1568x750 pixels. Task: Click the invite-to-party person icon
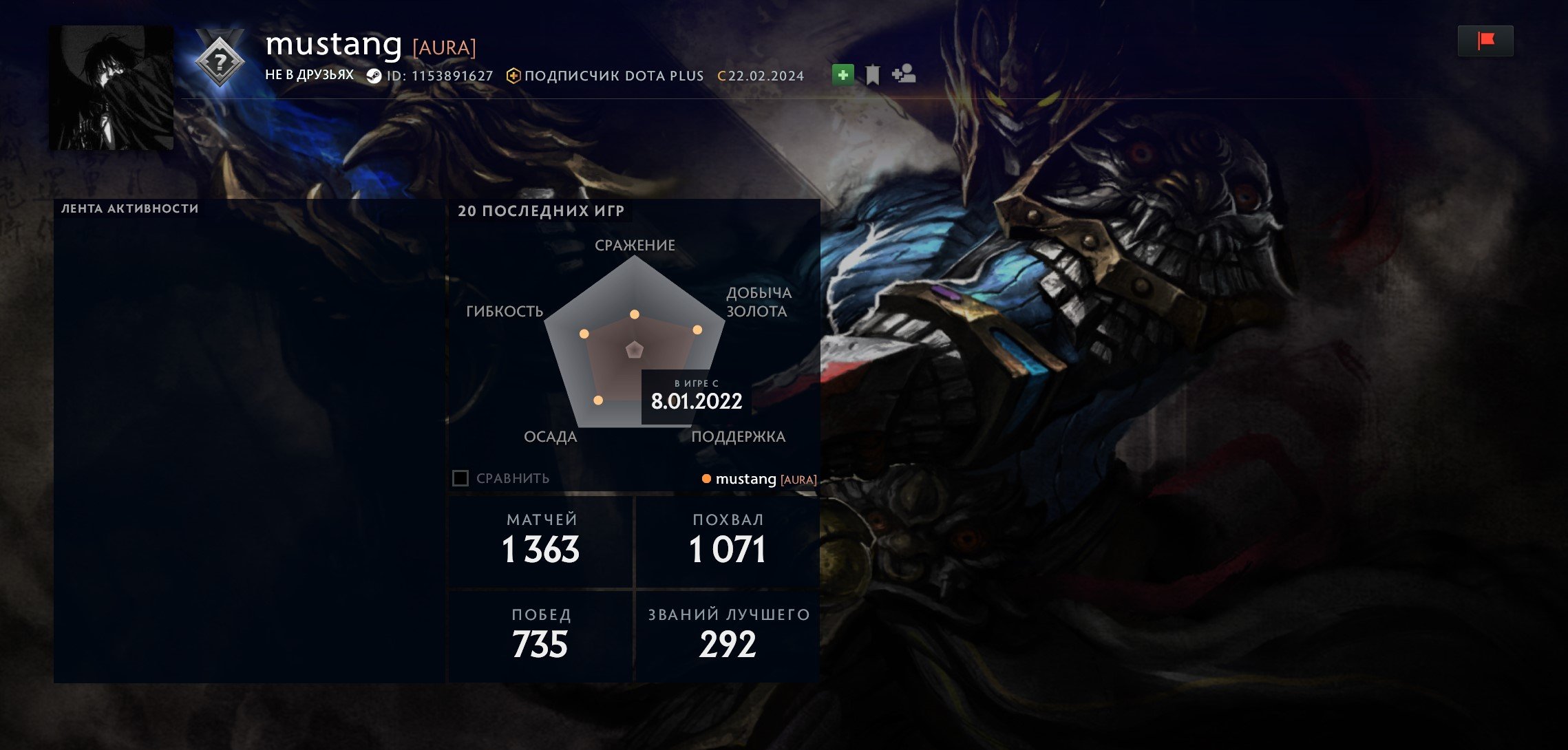(x=903, y=75)
